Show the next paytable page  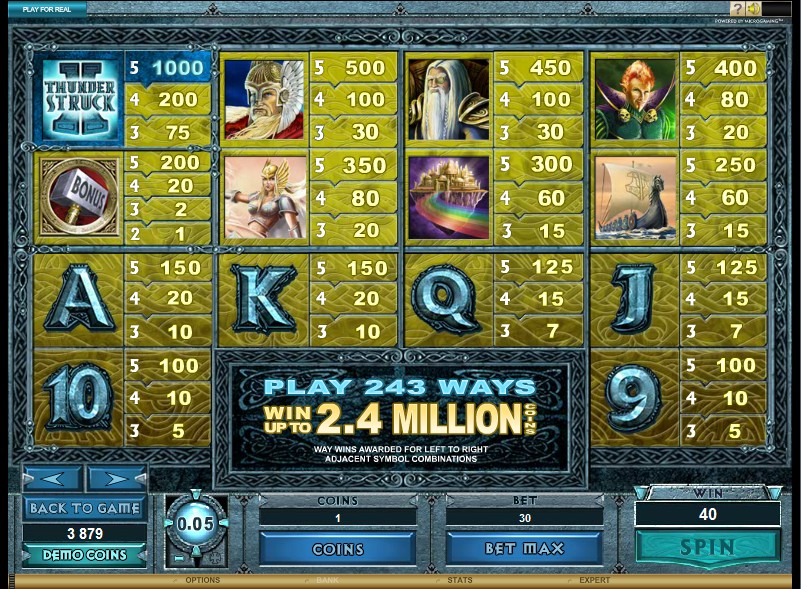click(x=116, y=479)
